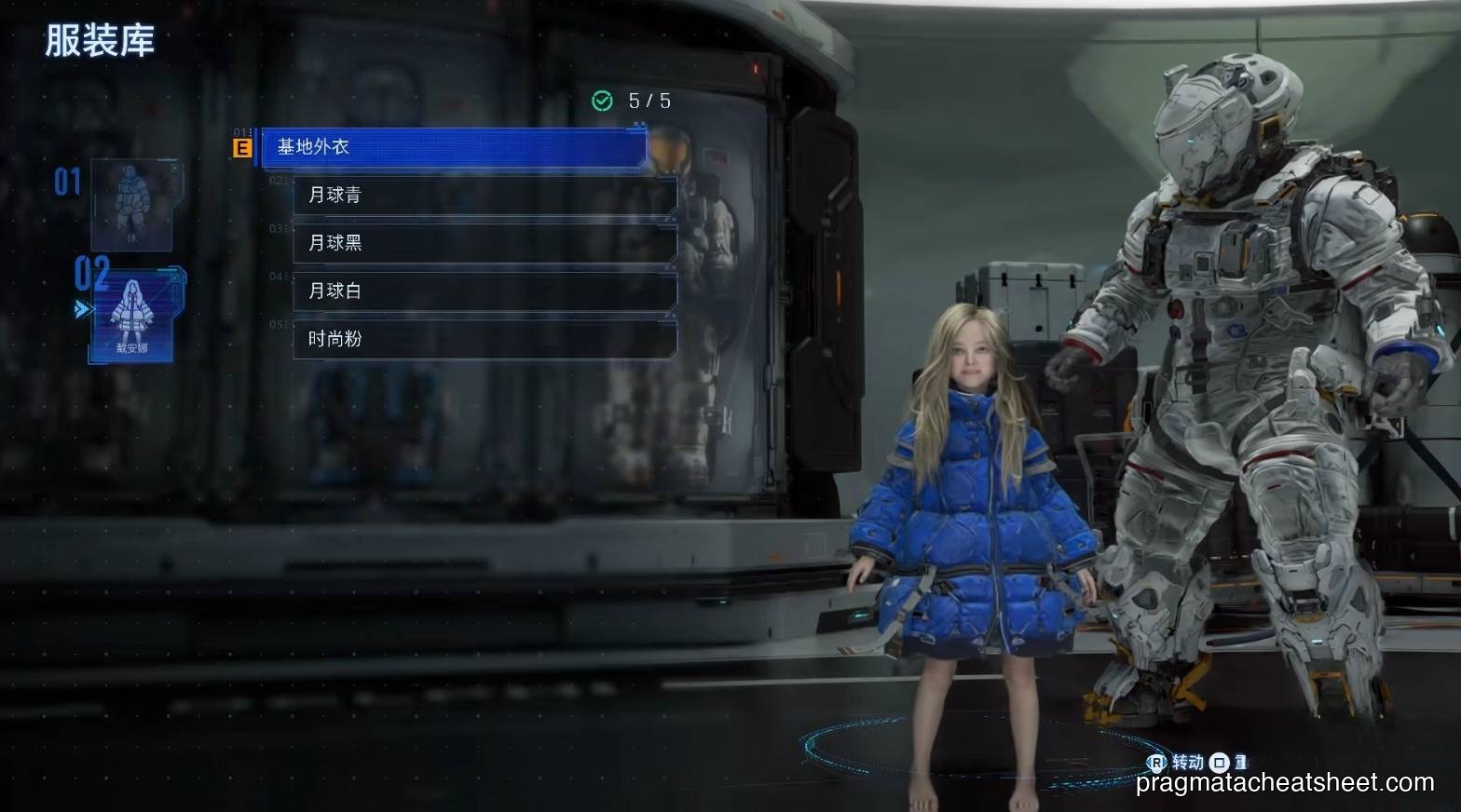Choose the 时尚粉 outfit
1461x812 pixels.
(x=484, y=340)
